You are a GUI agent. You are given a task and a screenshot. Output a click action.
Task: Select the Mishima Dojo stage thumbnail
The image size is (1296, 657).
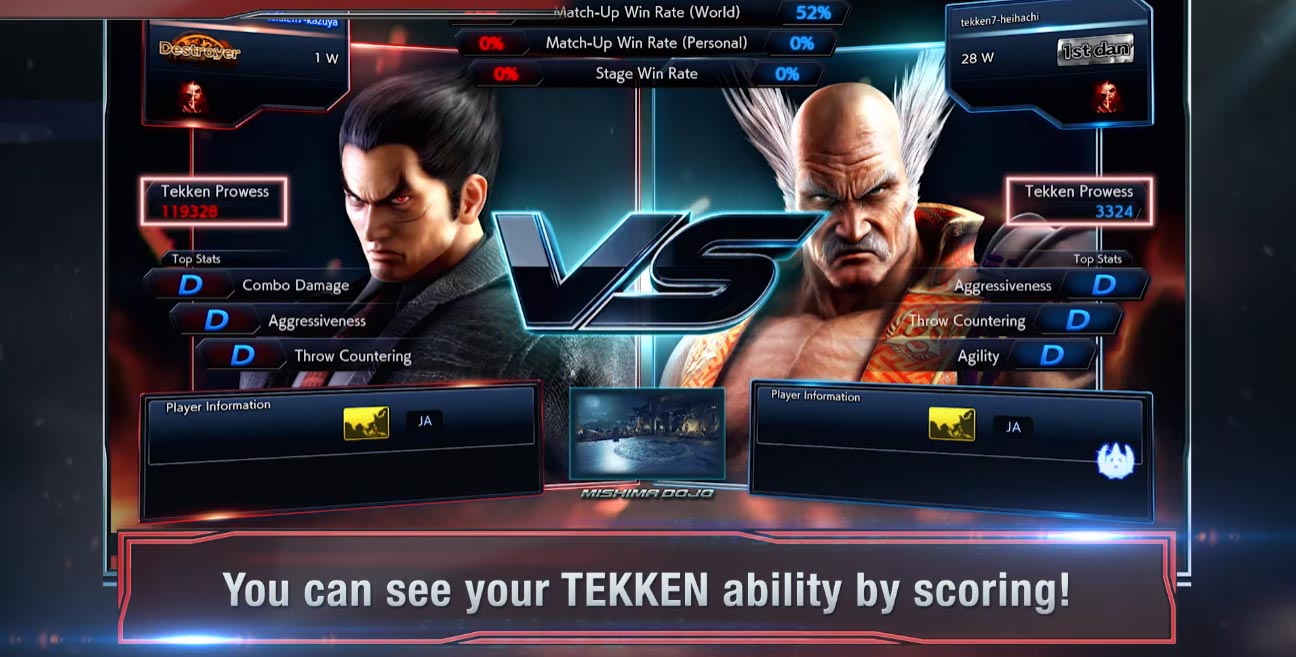647,432
